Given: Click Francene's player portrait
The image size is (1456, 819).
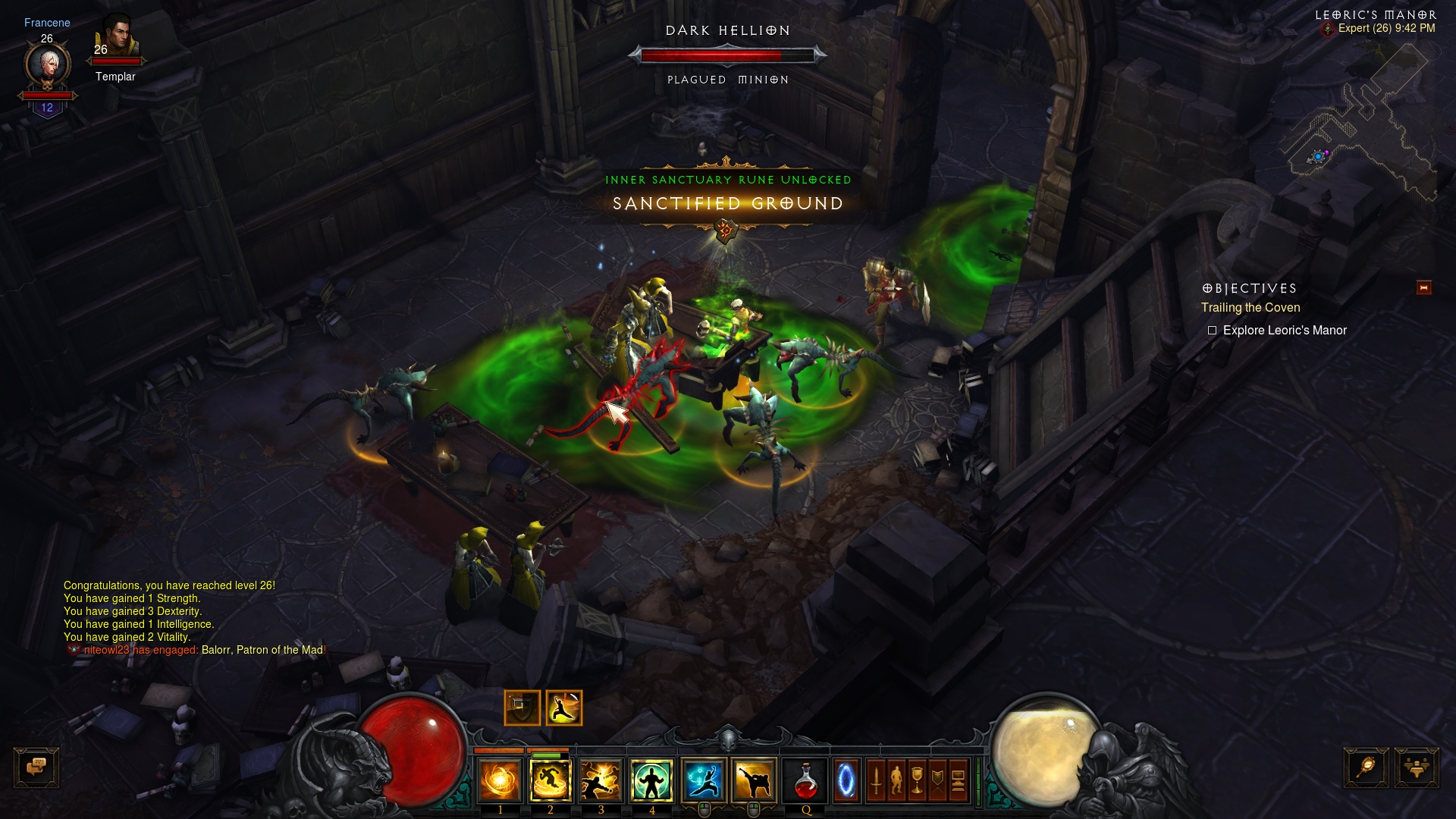Looking at the screenshot, I should point(48,65).
